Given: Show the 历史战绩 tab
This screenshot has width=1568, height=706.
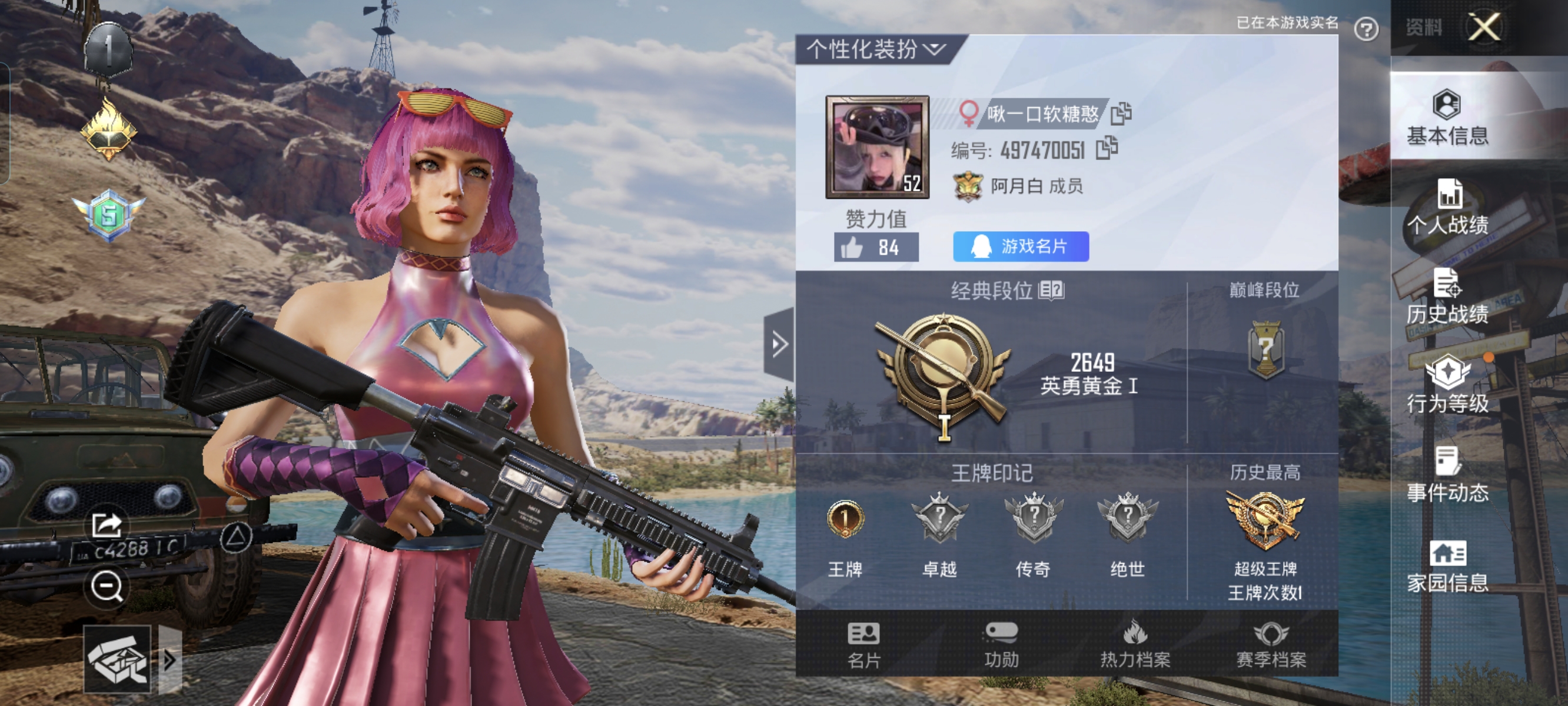Looking at the screenshot, I should coord(1447,297).
